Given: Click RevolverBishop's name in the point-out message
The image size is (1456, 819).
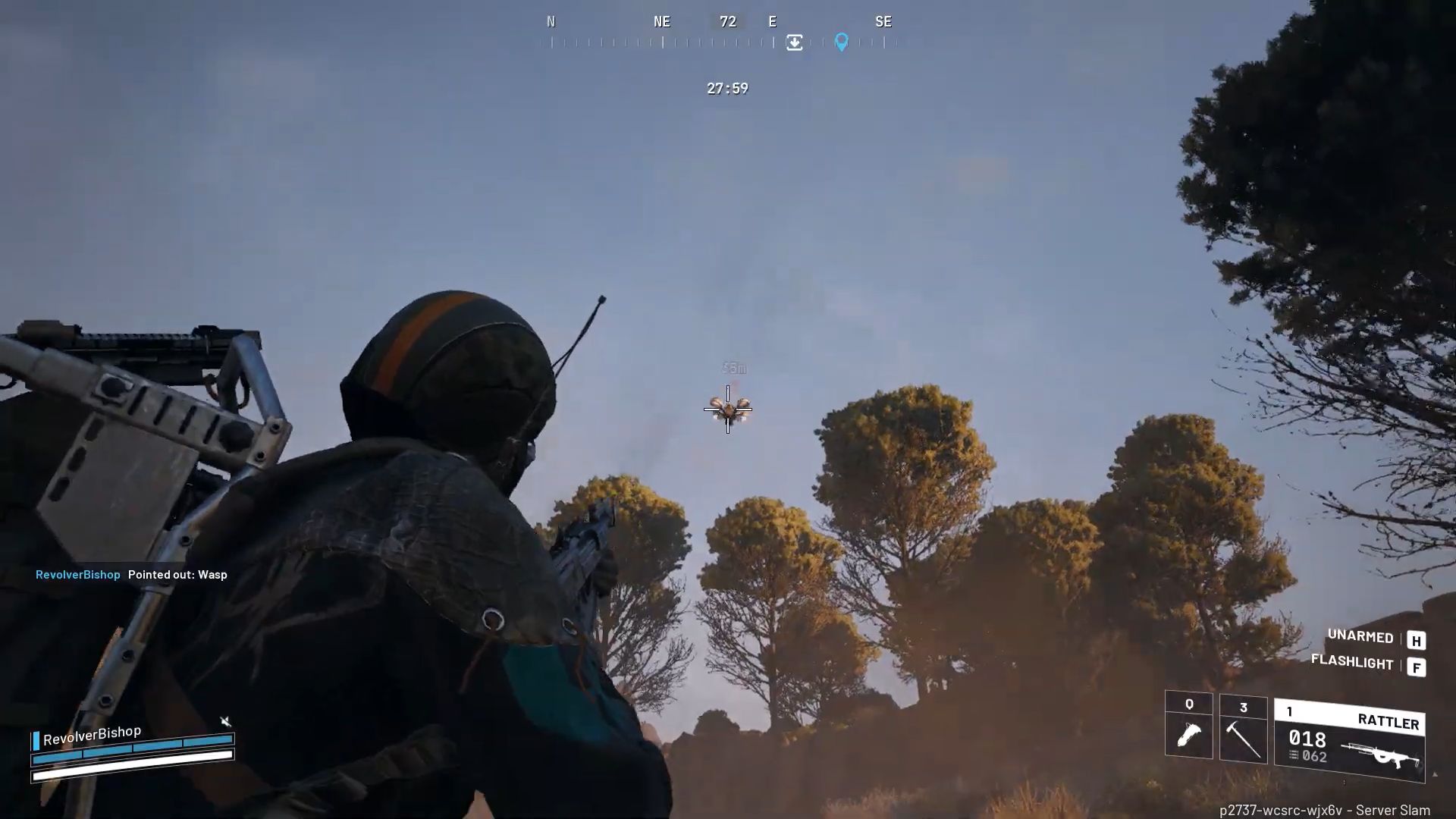Looking at the screenshot, I should 77,575.
